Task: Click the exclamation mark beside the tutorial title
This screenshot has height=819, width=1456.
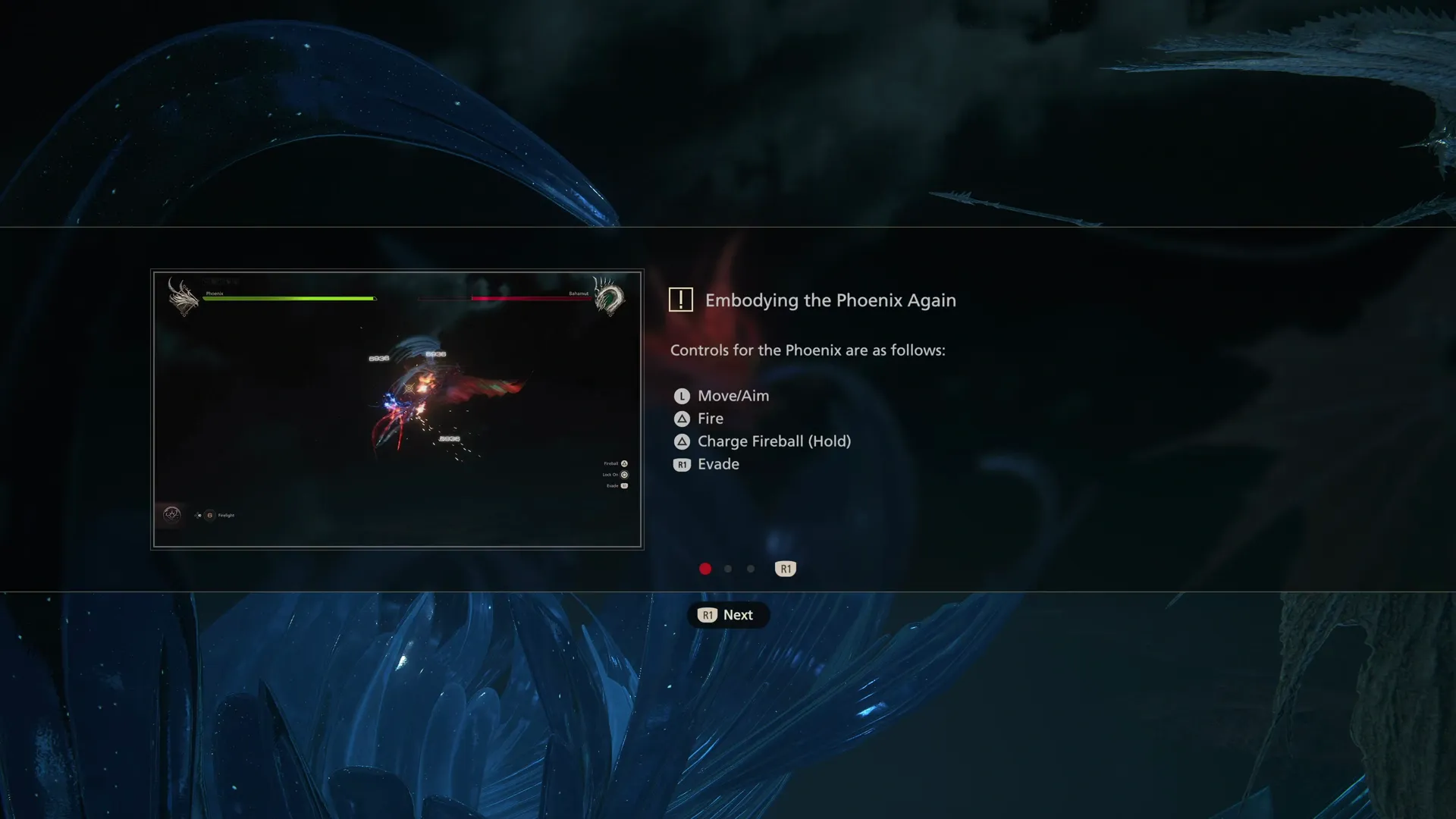Action: [x=681, y=299]
